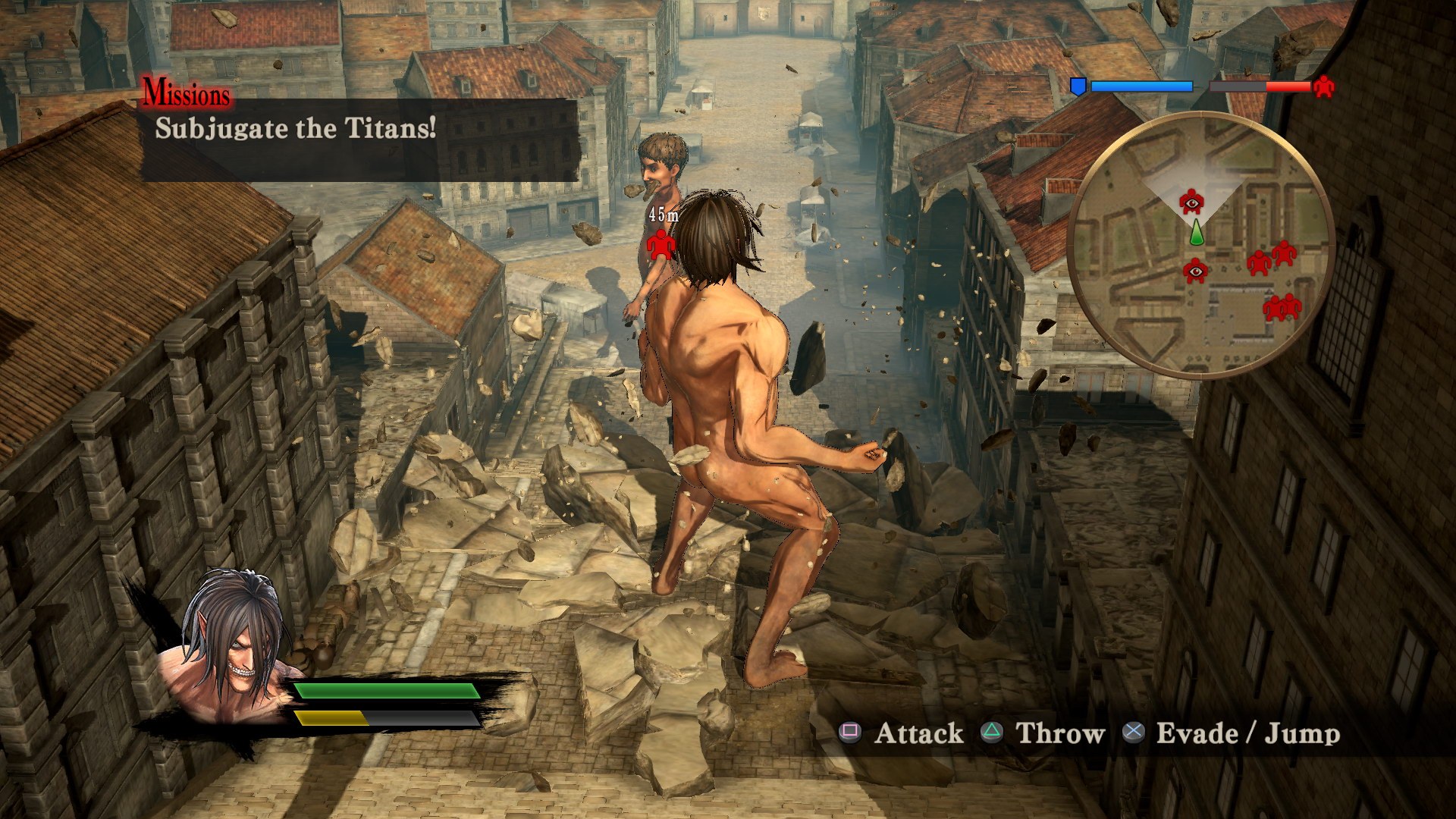Click the Throw command label
The image size is (1456, 819).
(x=1060, y=733)
